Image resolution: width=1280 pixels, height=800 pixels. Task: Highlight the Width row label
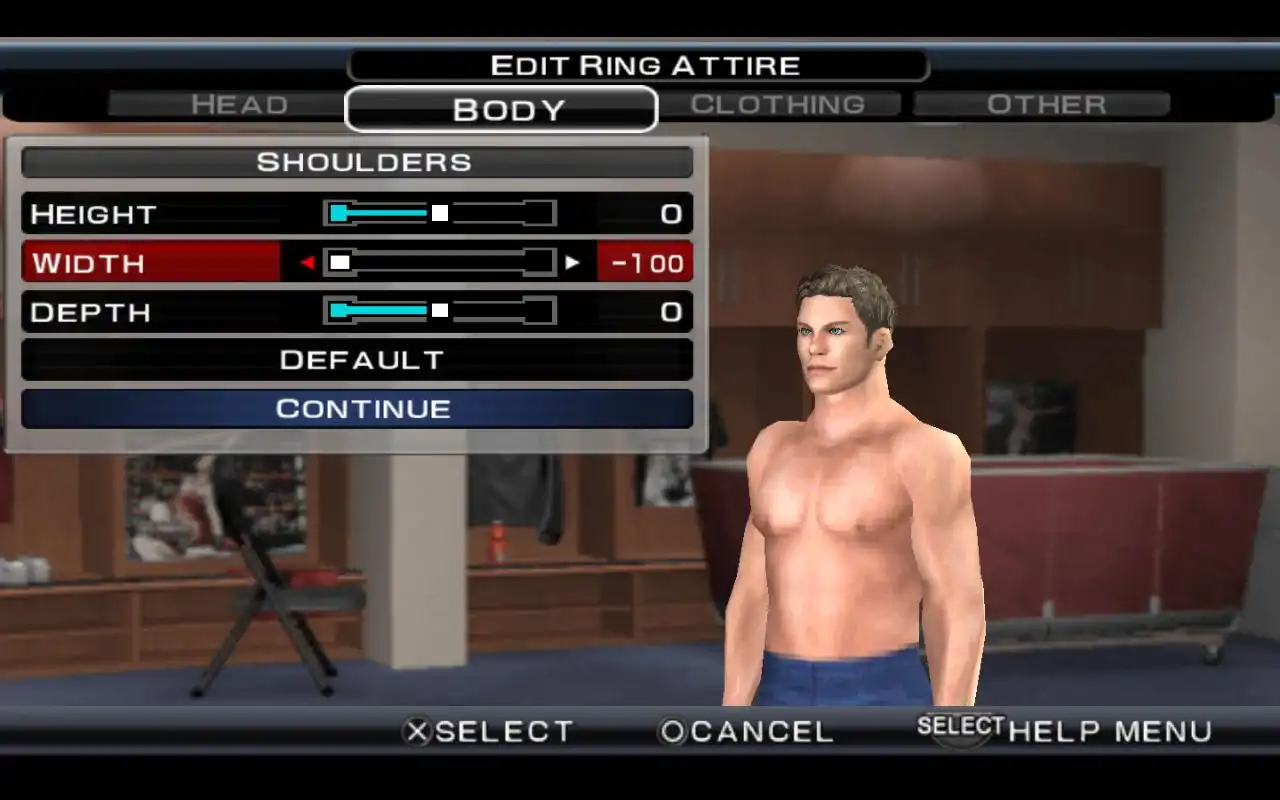pyautogui.click(x=90, y=263)
